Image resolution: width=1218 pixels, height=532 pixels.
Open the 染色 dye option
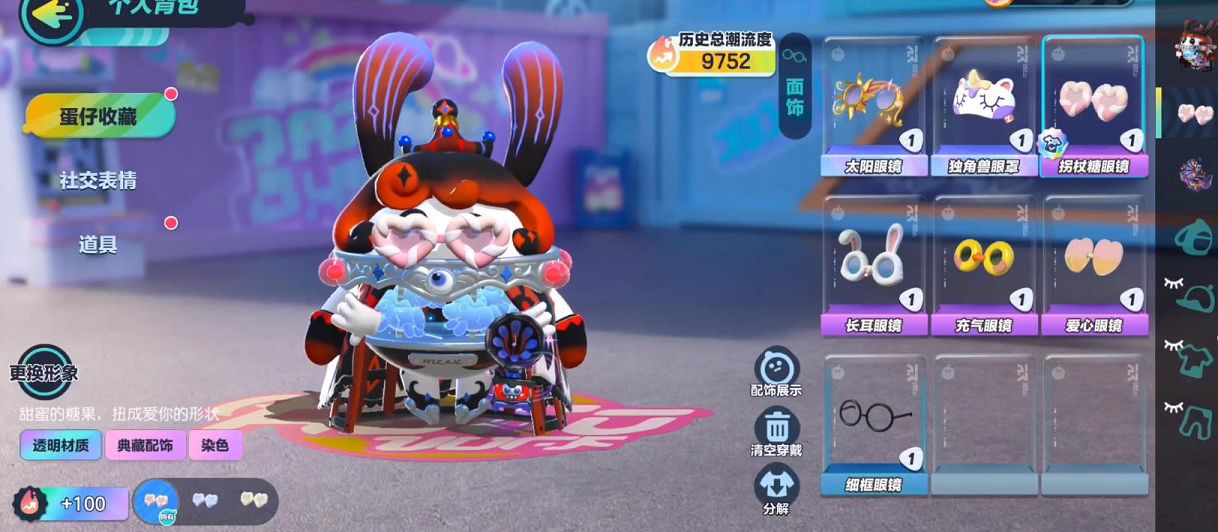[215, 445]
